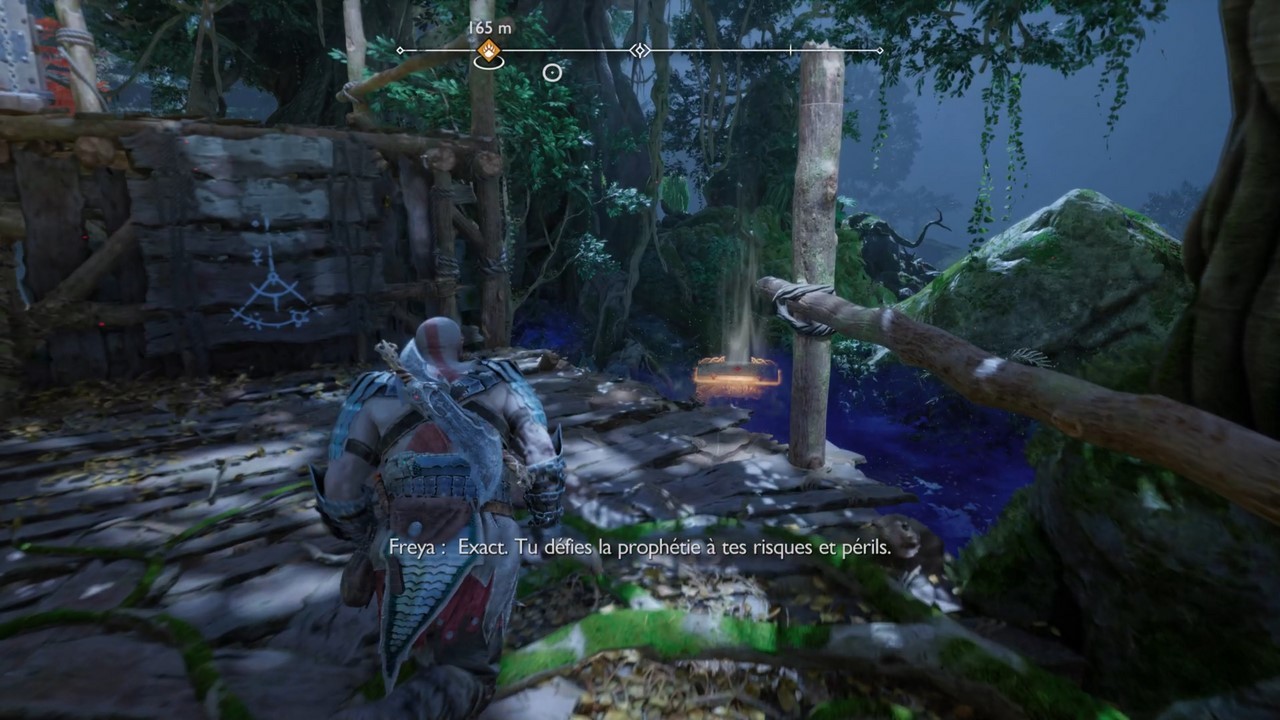Click the subtitle dialogue line at screen bottom

640,548
